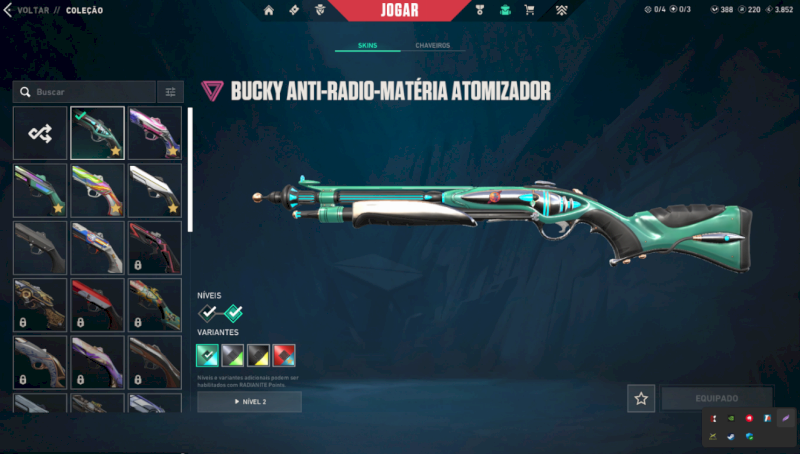The image size is (800, 454).
Task: Select the Skins tab
Action: (x=367, y=45)
